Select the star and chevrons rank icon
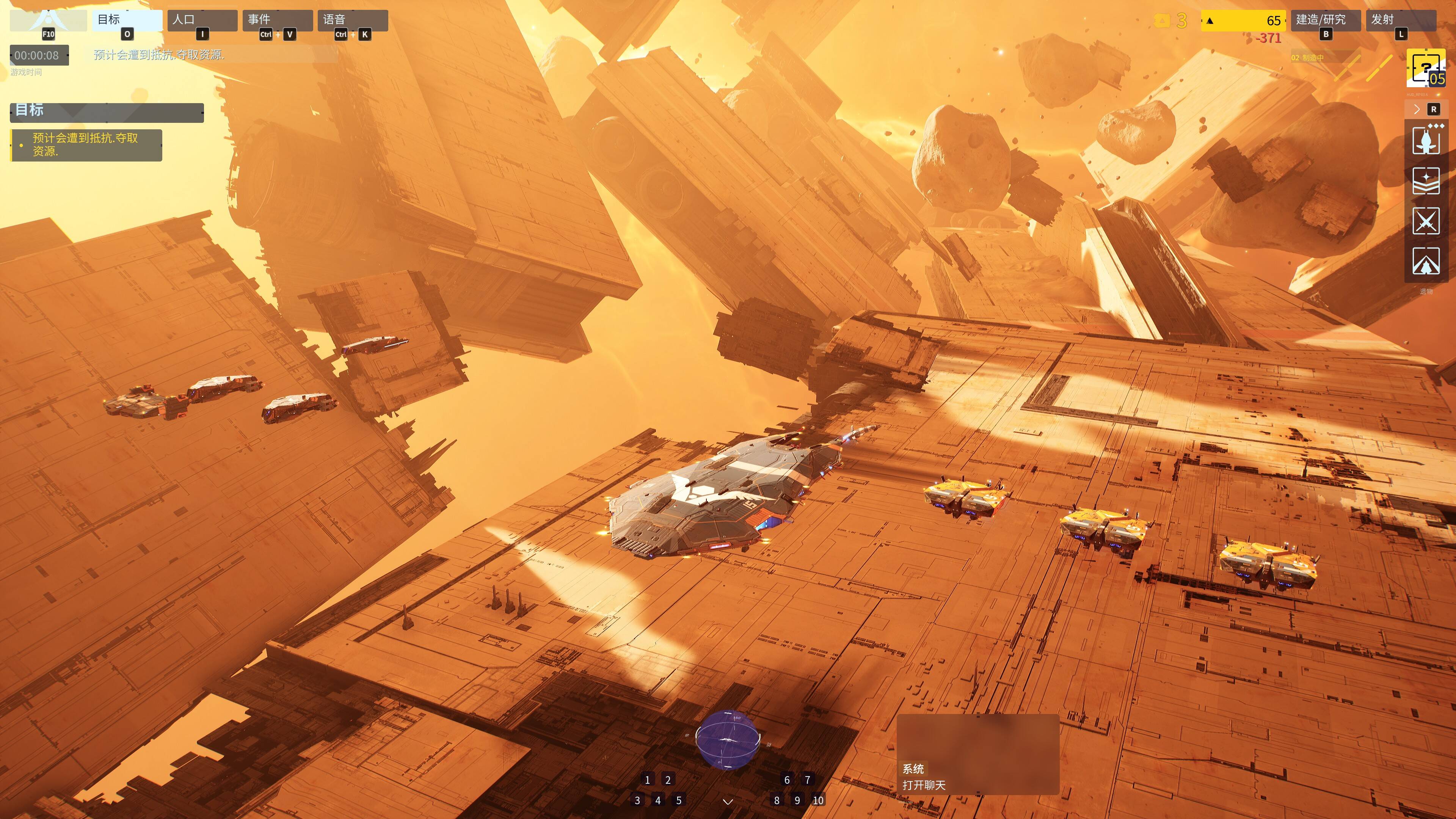 1426,180
